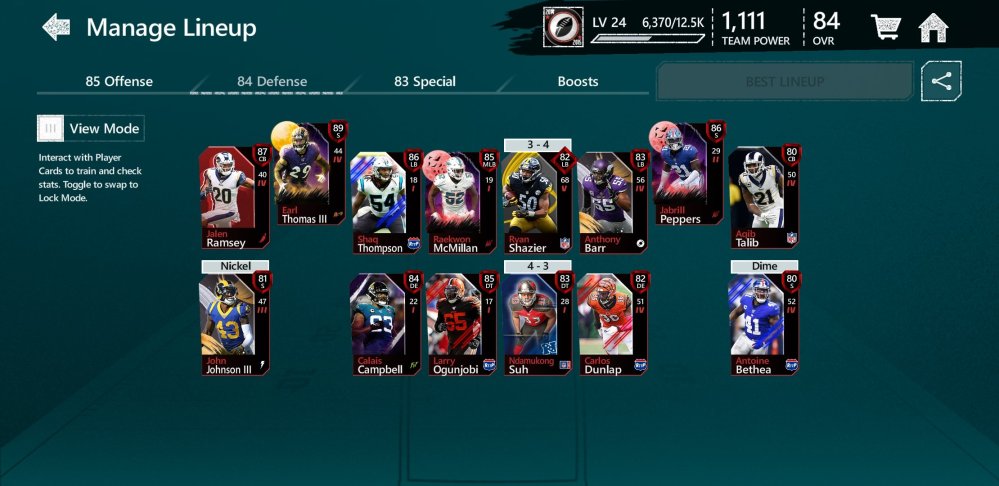
Task: Open the Boosts tab
Action: 577,81
